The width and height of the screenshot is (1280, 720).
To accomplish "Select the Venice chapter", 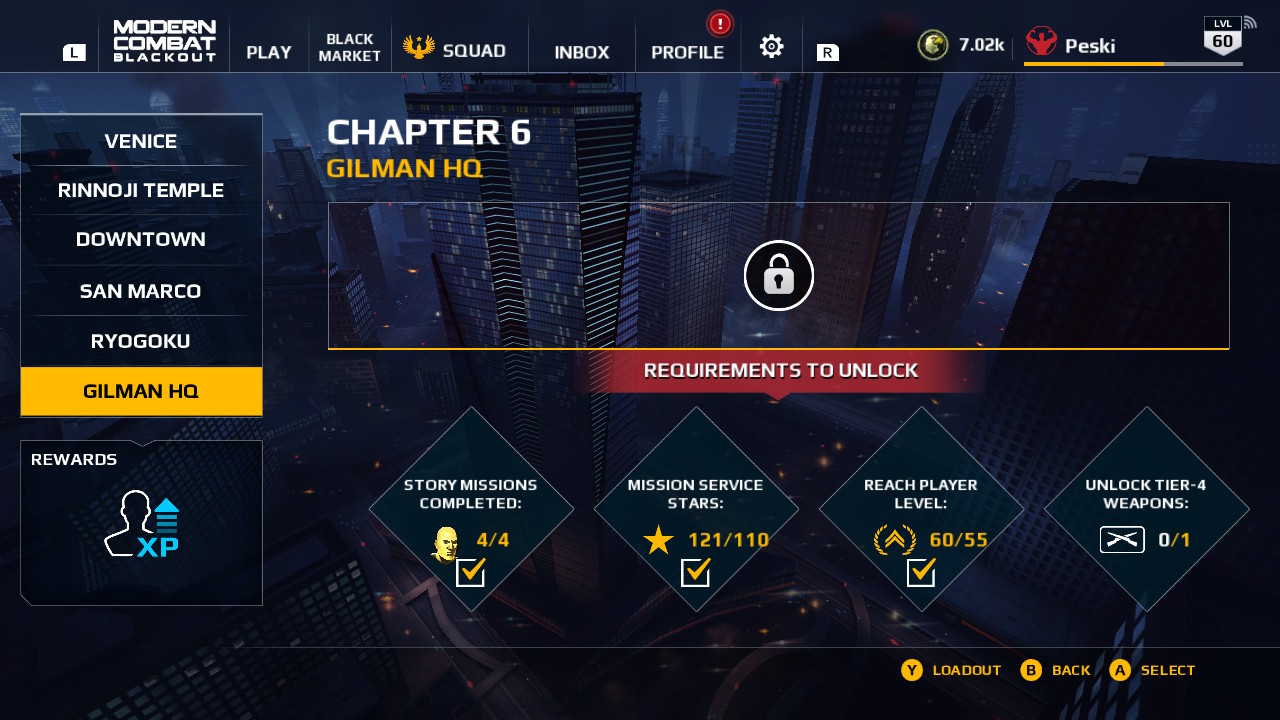I will click(x=141, y=141).
